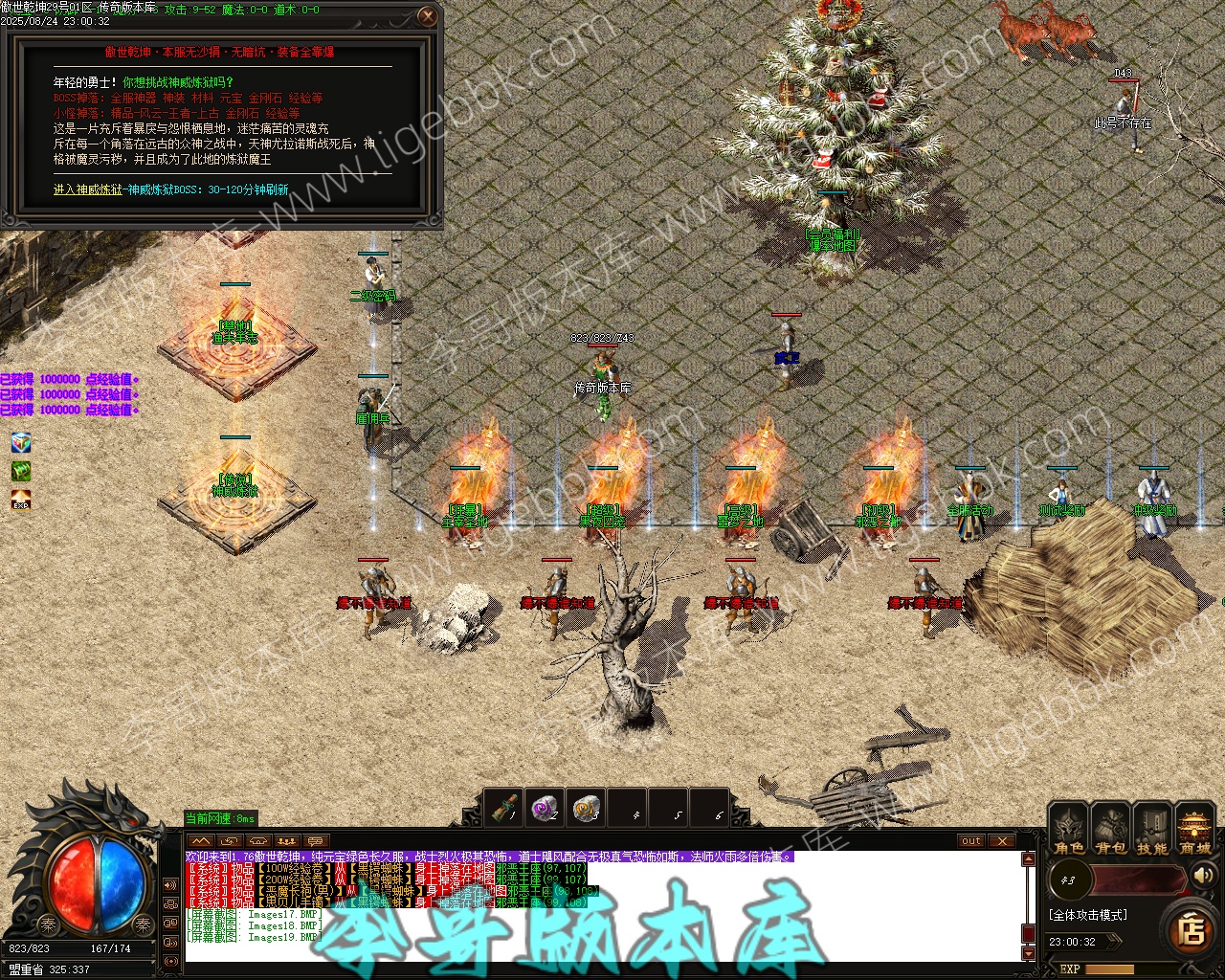Use the purple swirl stone in slot 2
Image resolution: width=1225 pixels, height=980 pixels.
[x=545, y=810]
